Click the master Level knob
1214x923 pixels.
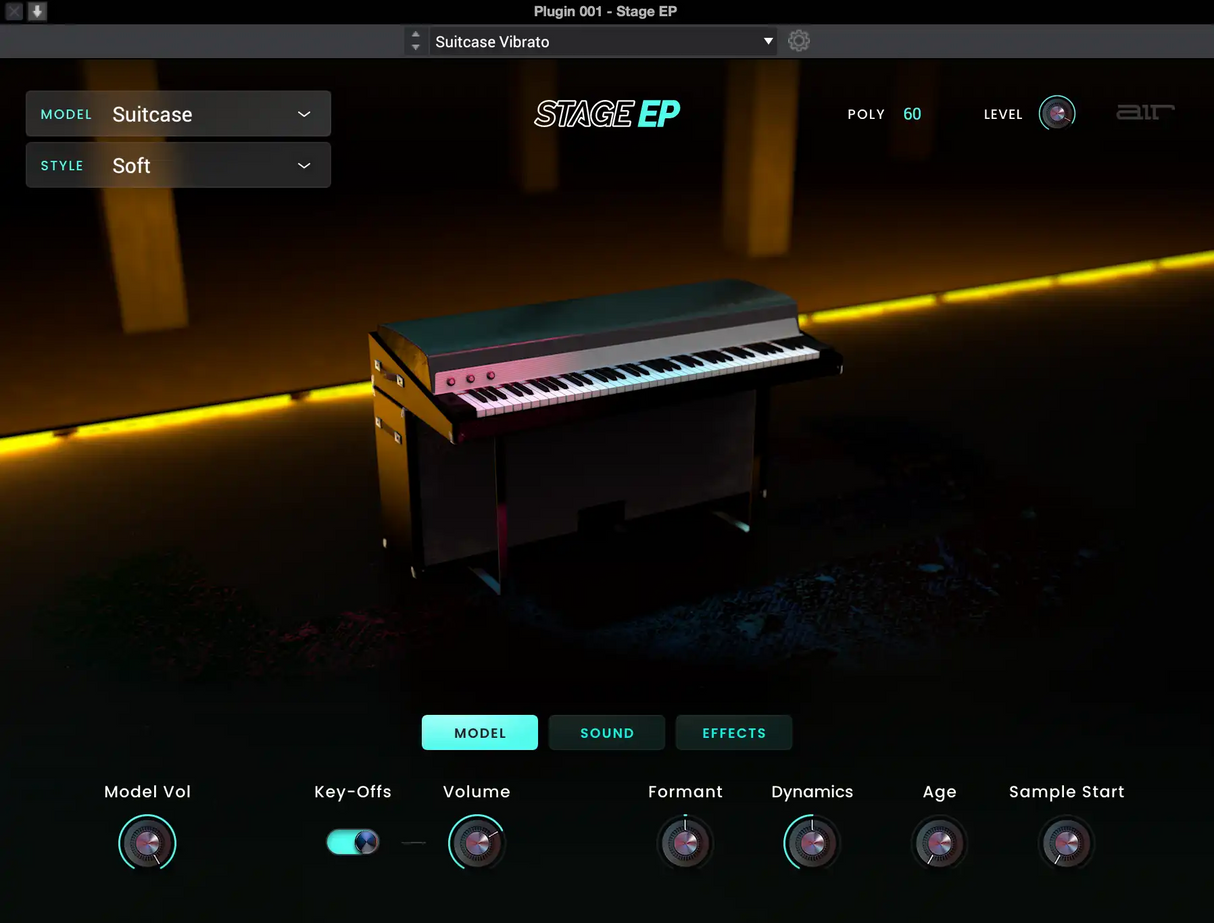coord(1057,114)
